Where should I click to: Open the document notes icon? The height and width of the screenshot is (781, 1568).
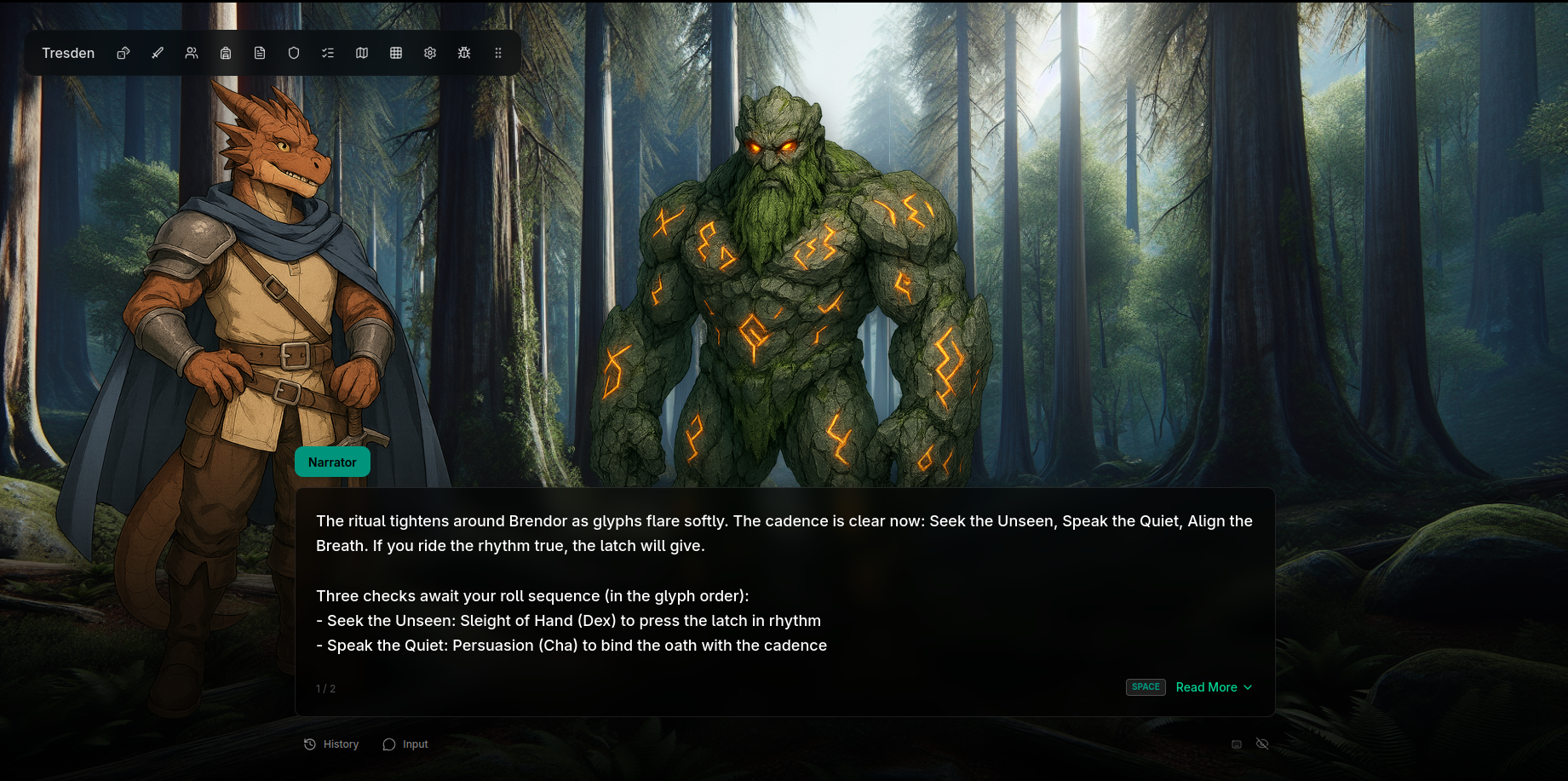[x=260, y=53]
